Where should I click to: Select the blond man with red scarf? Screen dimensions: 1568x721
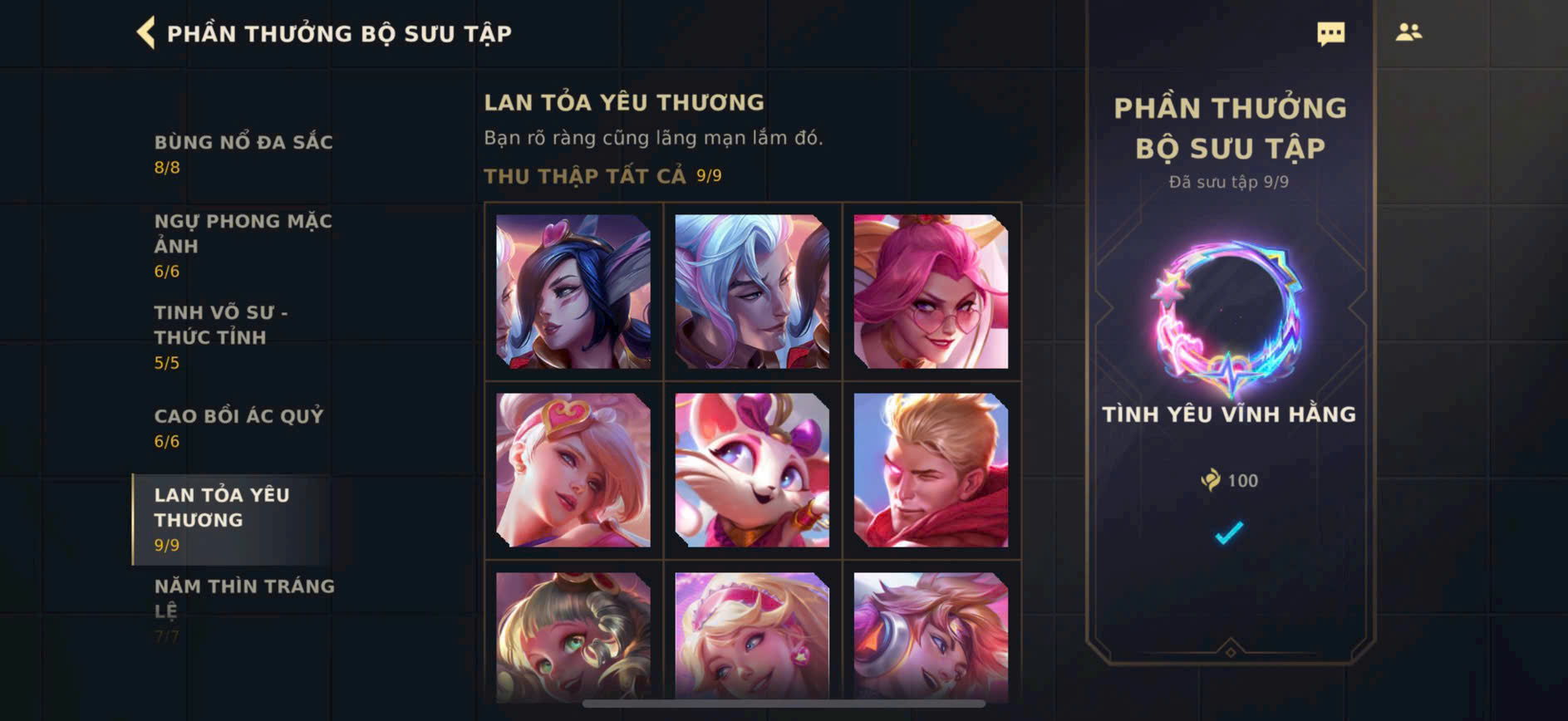931,470
